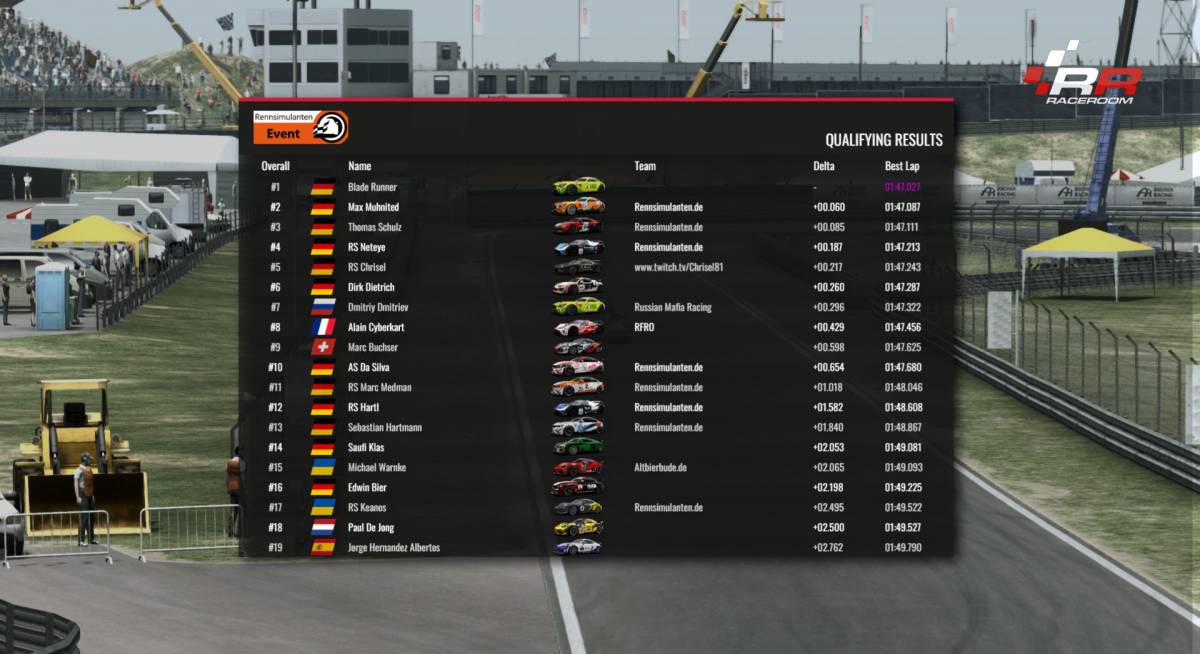
Task: Pick Alain Cyberkart in the results list
Action: [376, 327]
